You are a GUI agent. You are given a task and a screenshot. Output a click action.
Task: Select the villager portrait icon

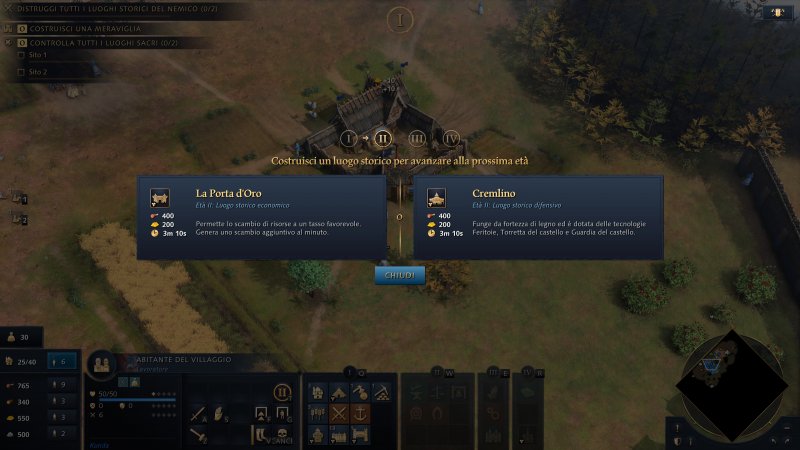(102, 364)
